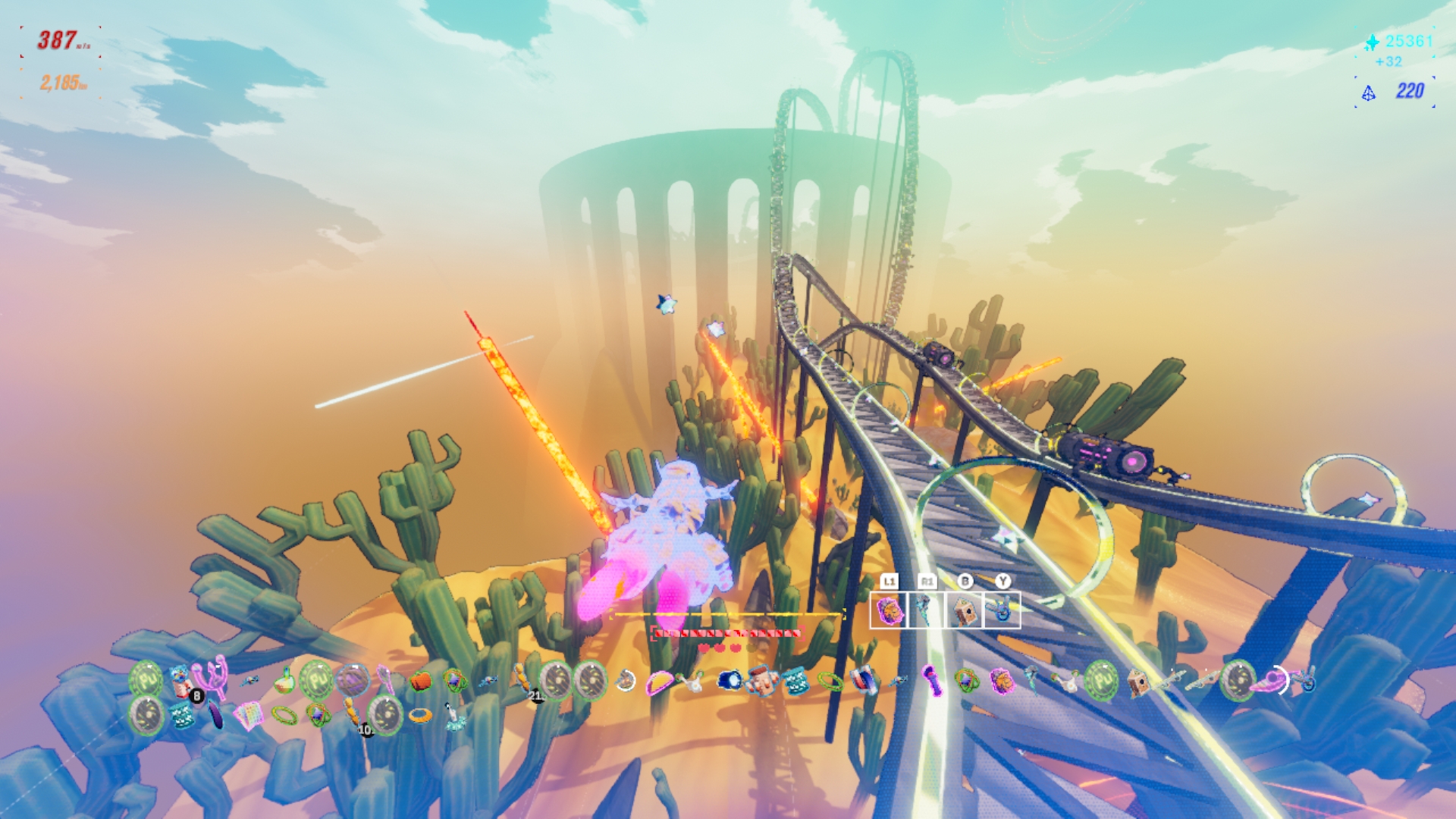Inspect the red pumpkin item icon
The width and height of the screenshot is (1456, 819).
click(x=421, y=681)
